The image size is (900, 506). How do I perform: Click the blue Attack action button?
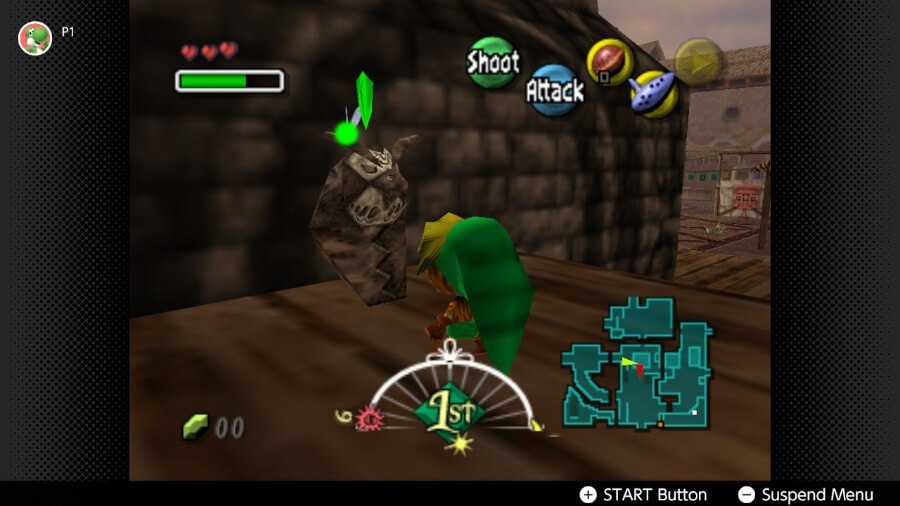pos(554,91)
